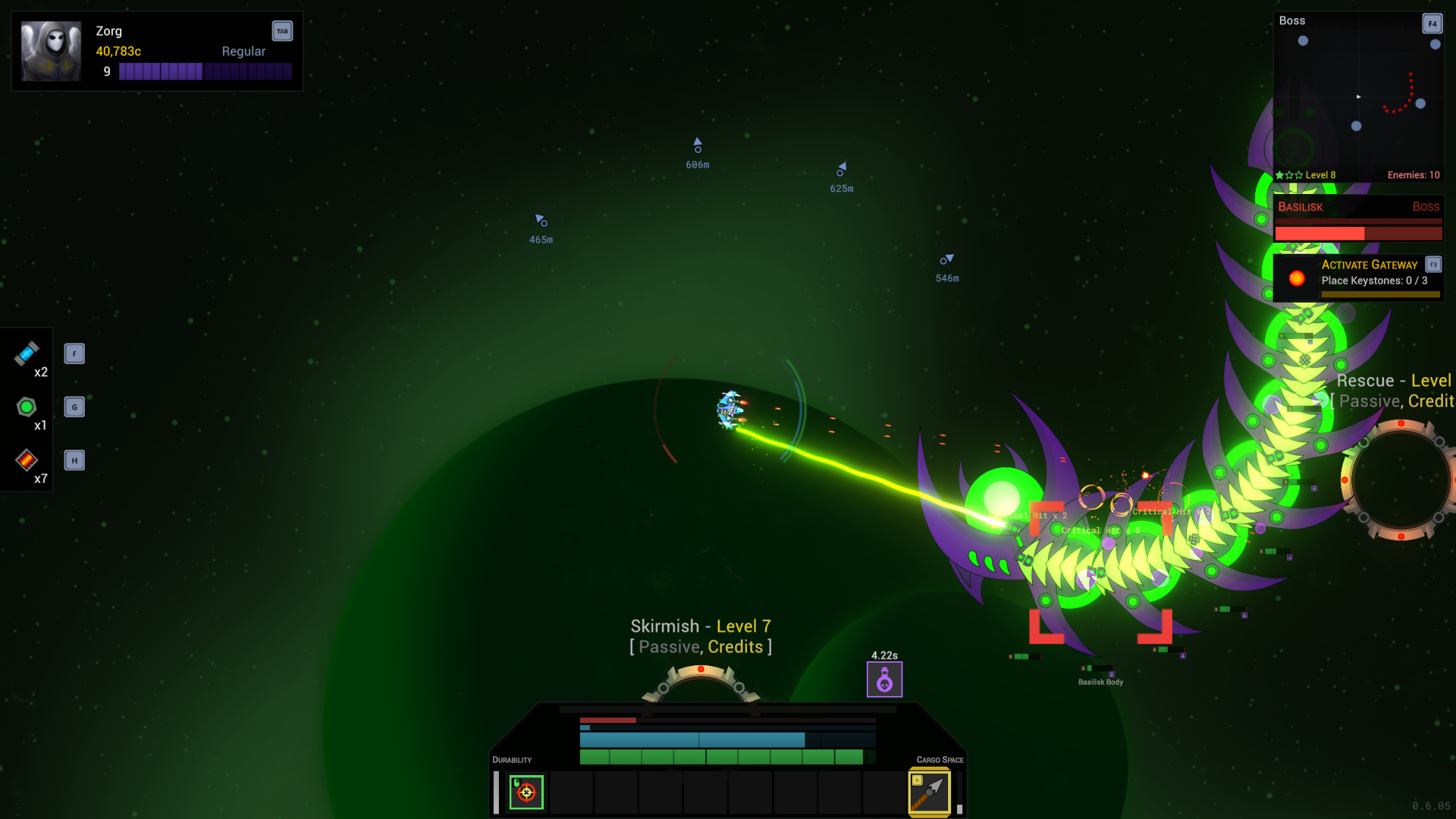Click Zorg's character portrait
1456x819 pixels.
coord(52,50)
